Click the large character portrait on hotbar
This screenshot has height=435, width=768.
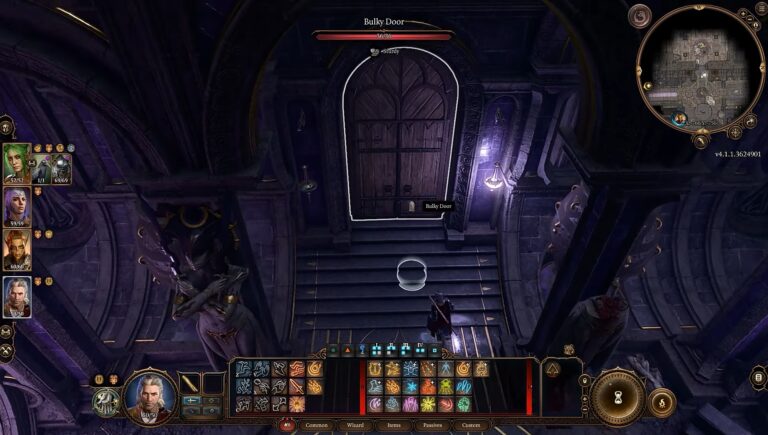(x=150, y=397)
